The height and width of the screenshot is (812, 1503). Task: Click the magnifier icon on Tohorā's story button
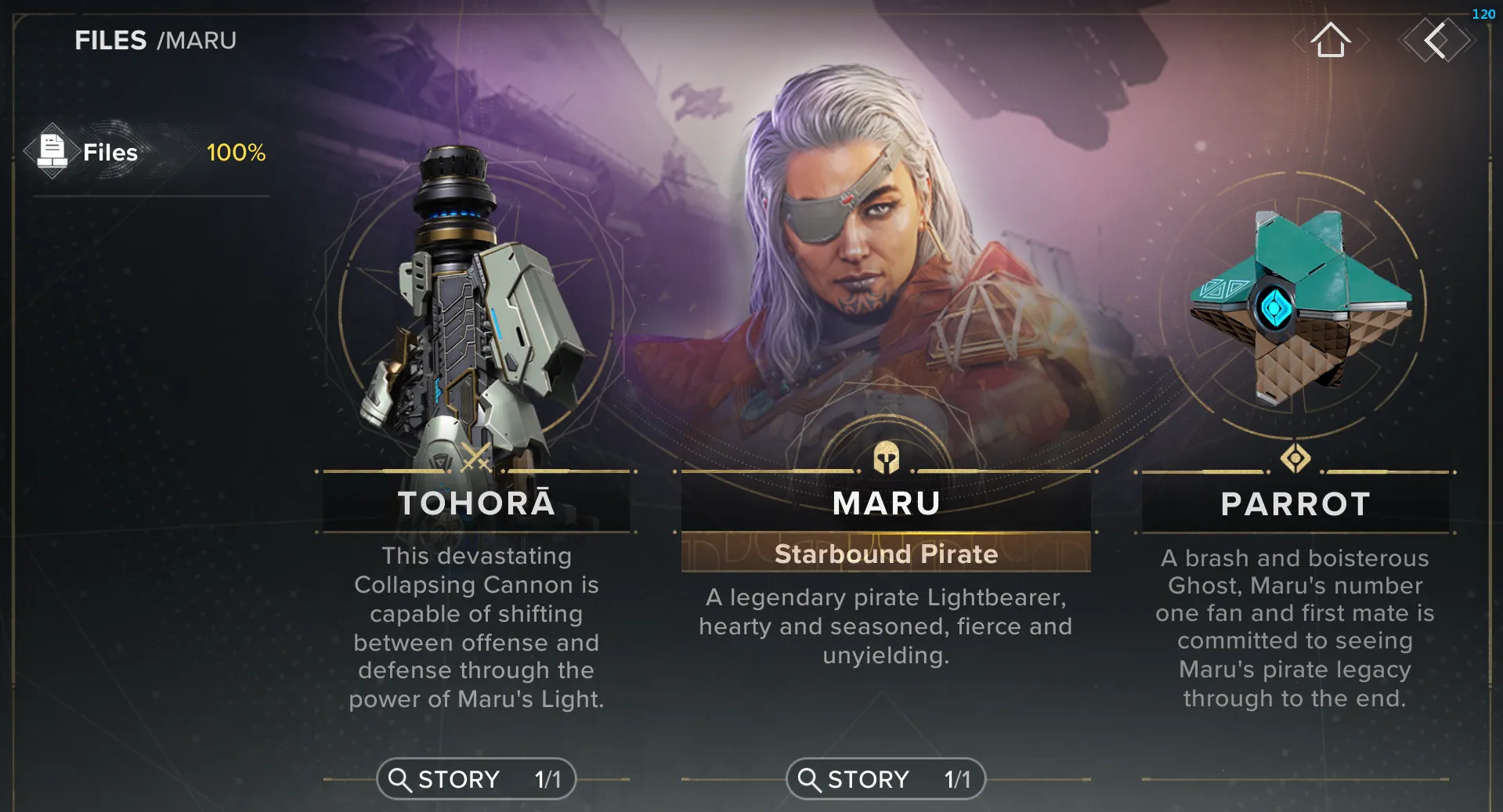tap(402, 779)
